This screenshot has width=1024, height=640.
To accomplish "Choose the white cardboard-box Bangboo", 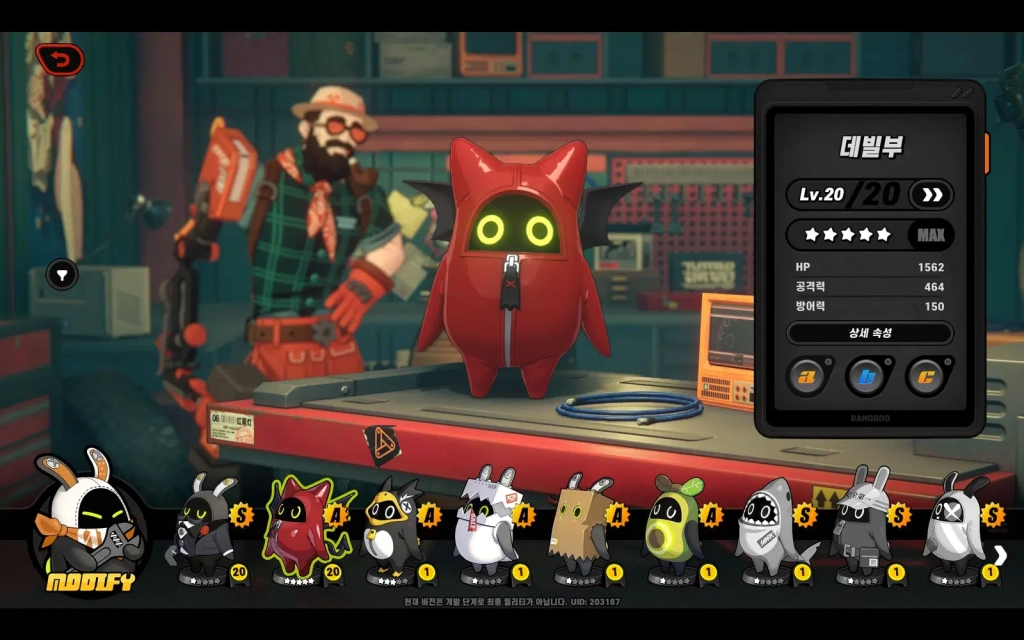I will coord(486,530).
